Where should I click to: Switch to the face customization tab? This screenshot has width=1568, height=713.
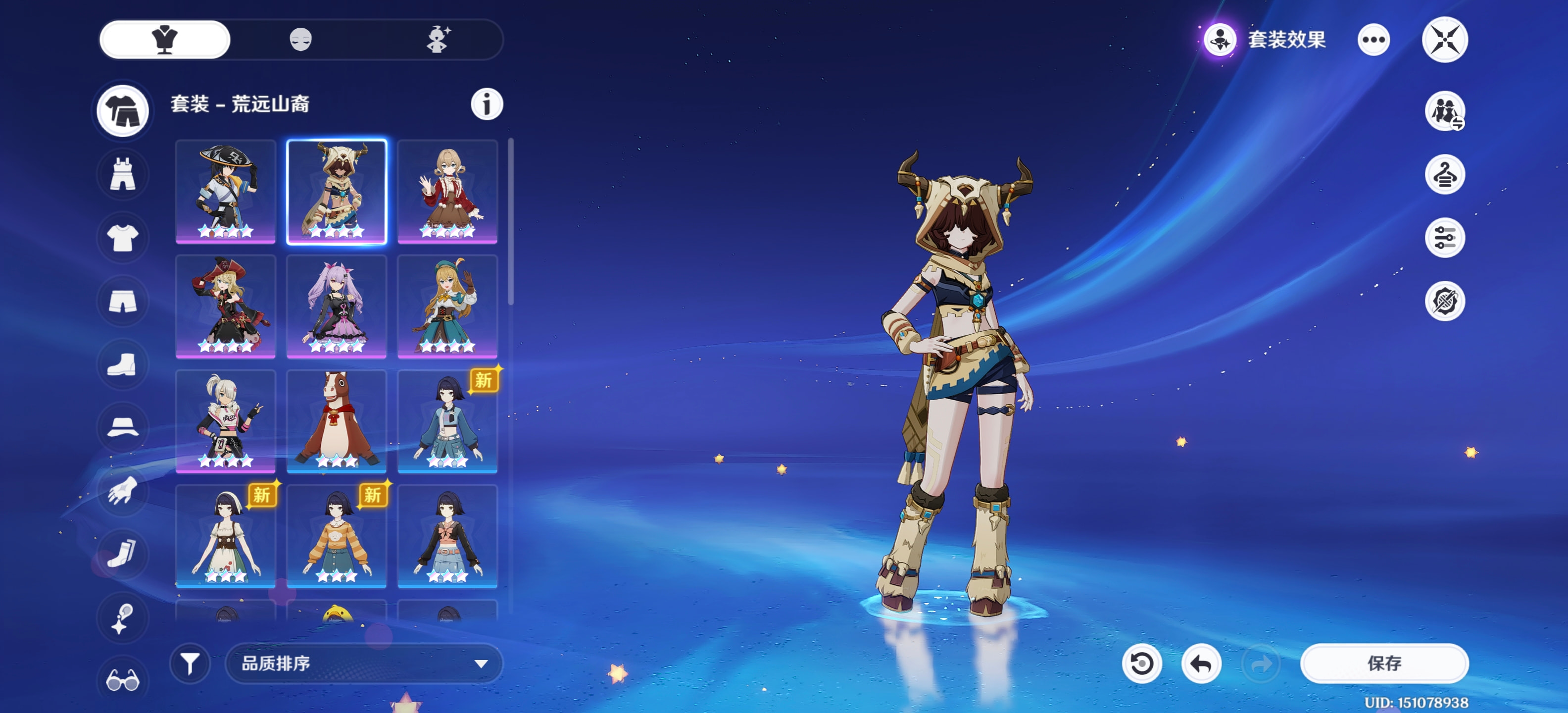click(x=301, y=40)
